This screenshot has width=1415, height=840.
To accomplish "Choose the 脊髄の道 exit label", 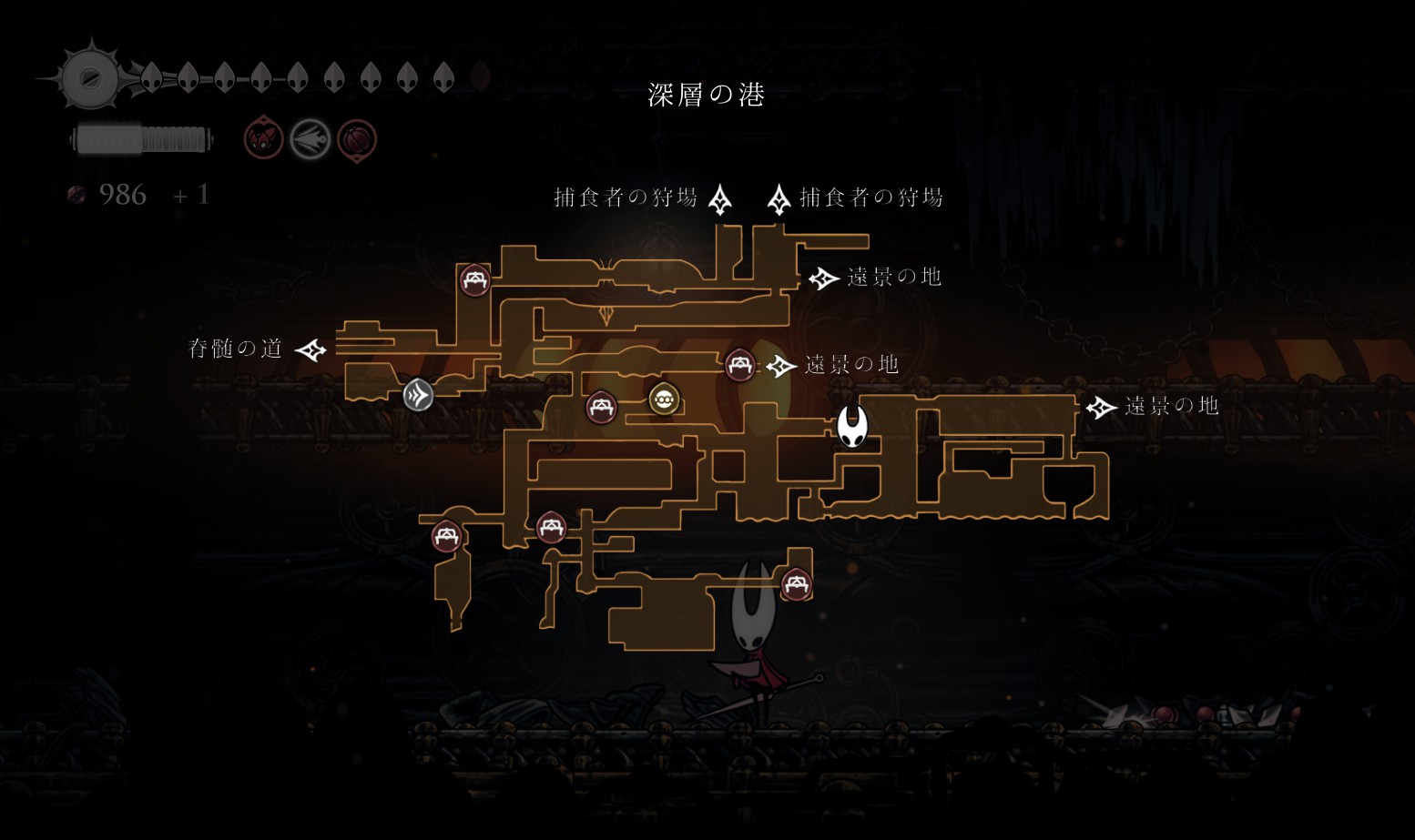I will coord(235,349).
